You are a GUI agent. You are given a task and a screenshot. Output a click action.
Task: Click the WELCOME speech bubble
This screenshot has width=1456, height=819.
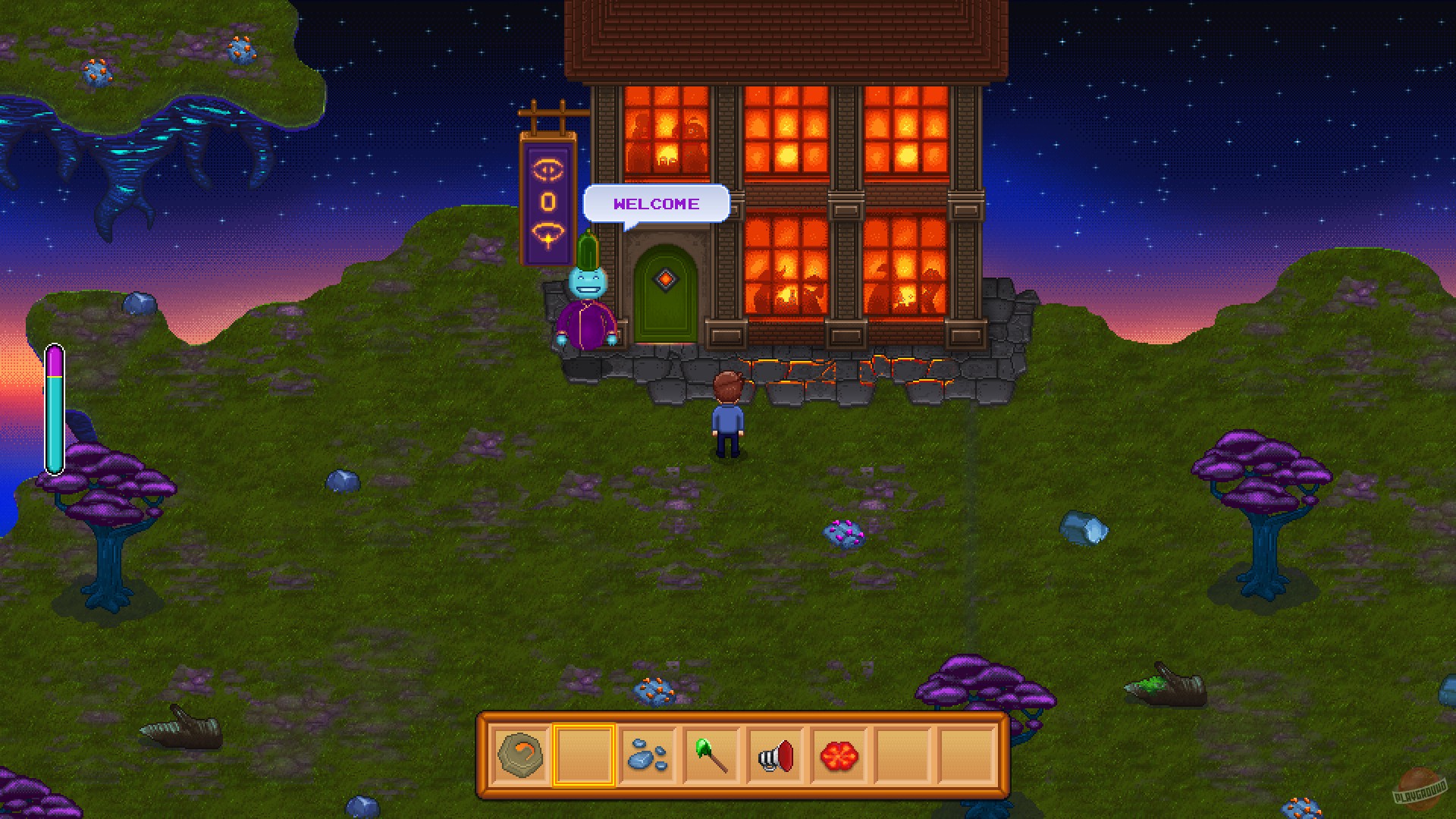[x=655, y=203]
